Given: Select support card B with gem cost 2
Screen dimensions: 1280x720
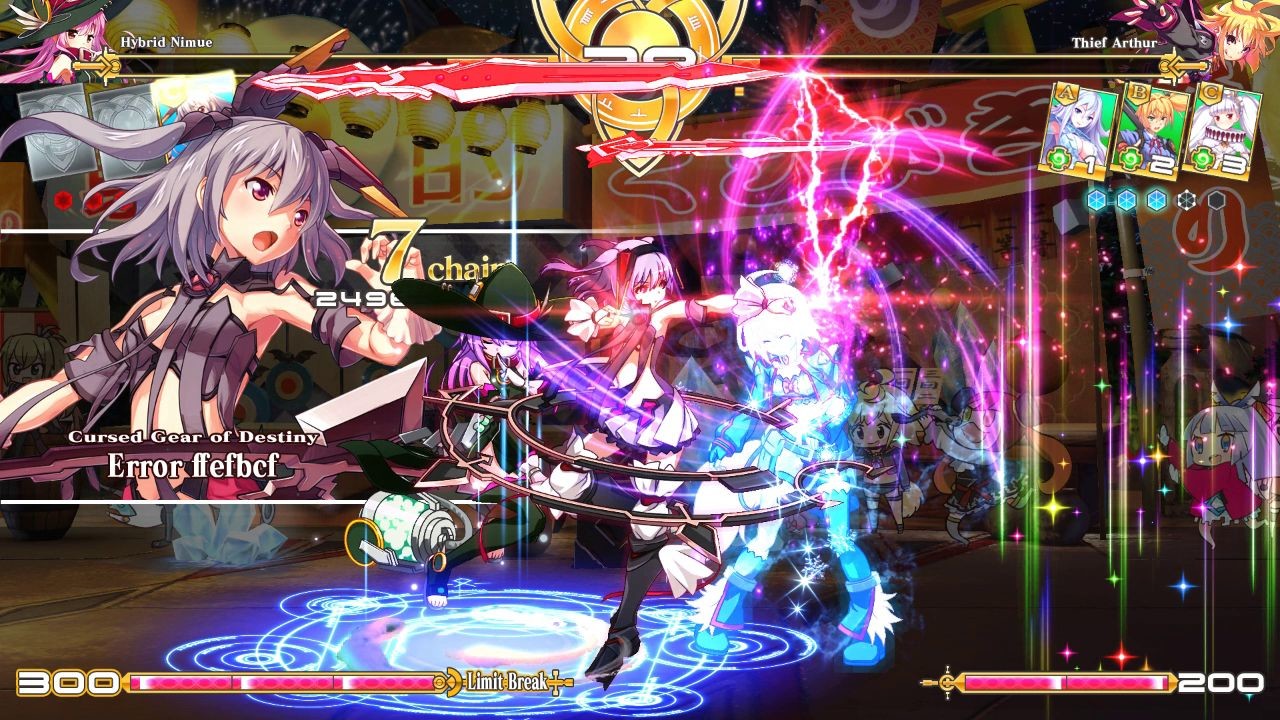Looking at the screenshot, I should click(x=1149, y=130).
